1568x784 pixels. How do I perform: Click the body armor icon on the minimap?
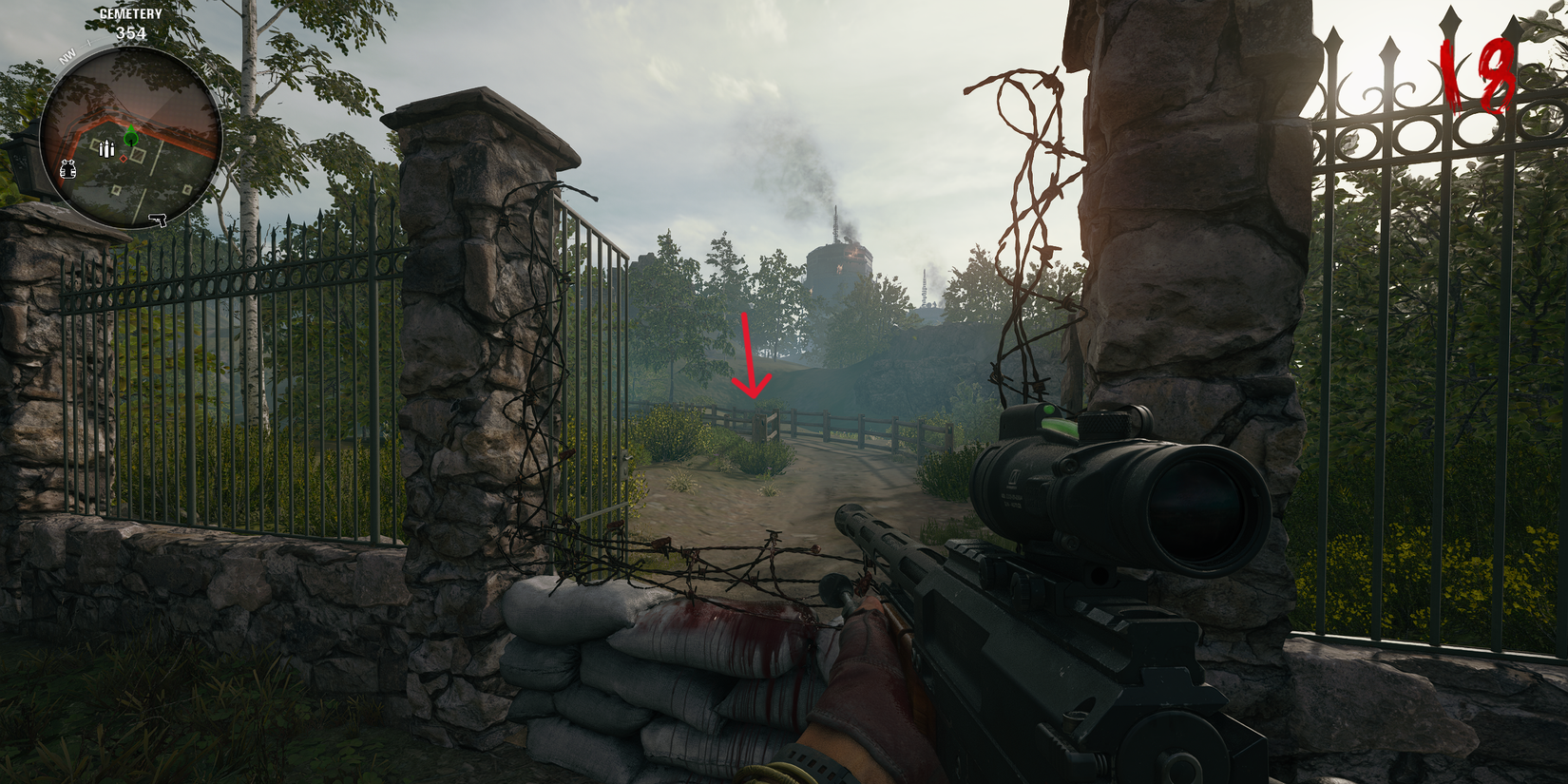point(67,168)
